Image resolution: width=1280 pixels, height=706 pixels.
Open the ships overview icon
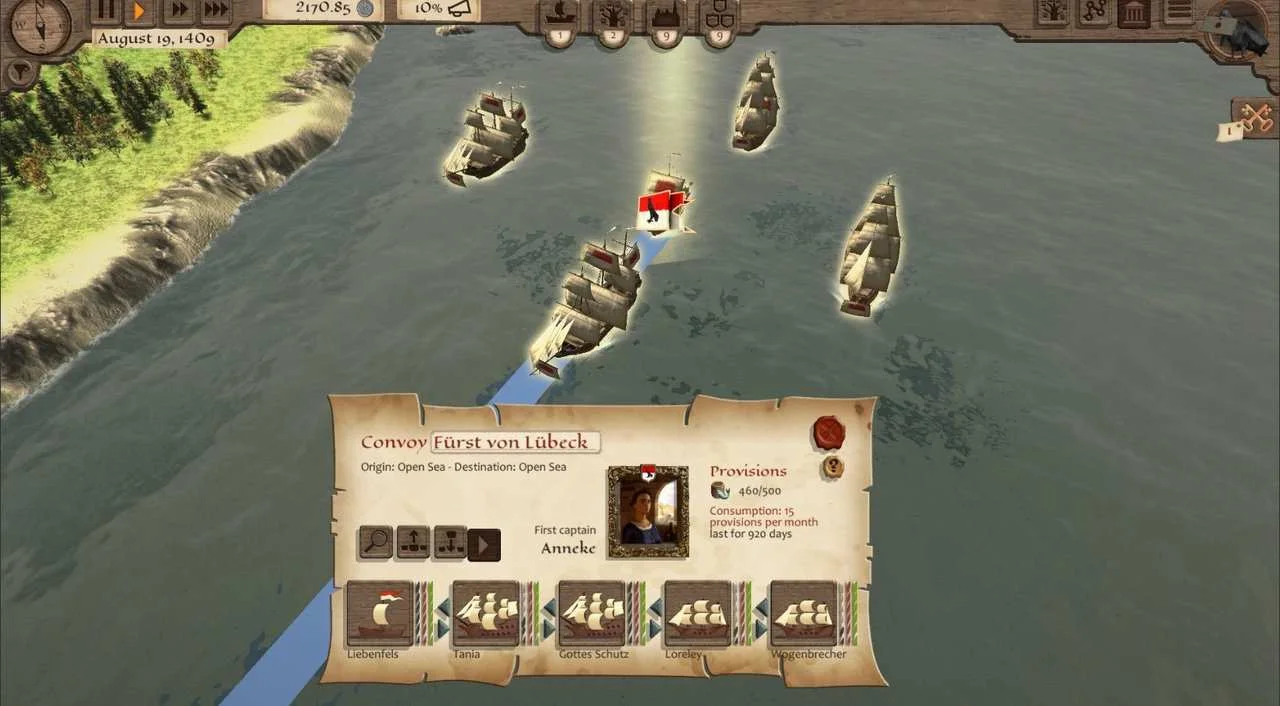559,17
